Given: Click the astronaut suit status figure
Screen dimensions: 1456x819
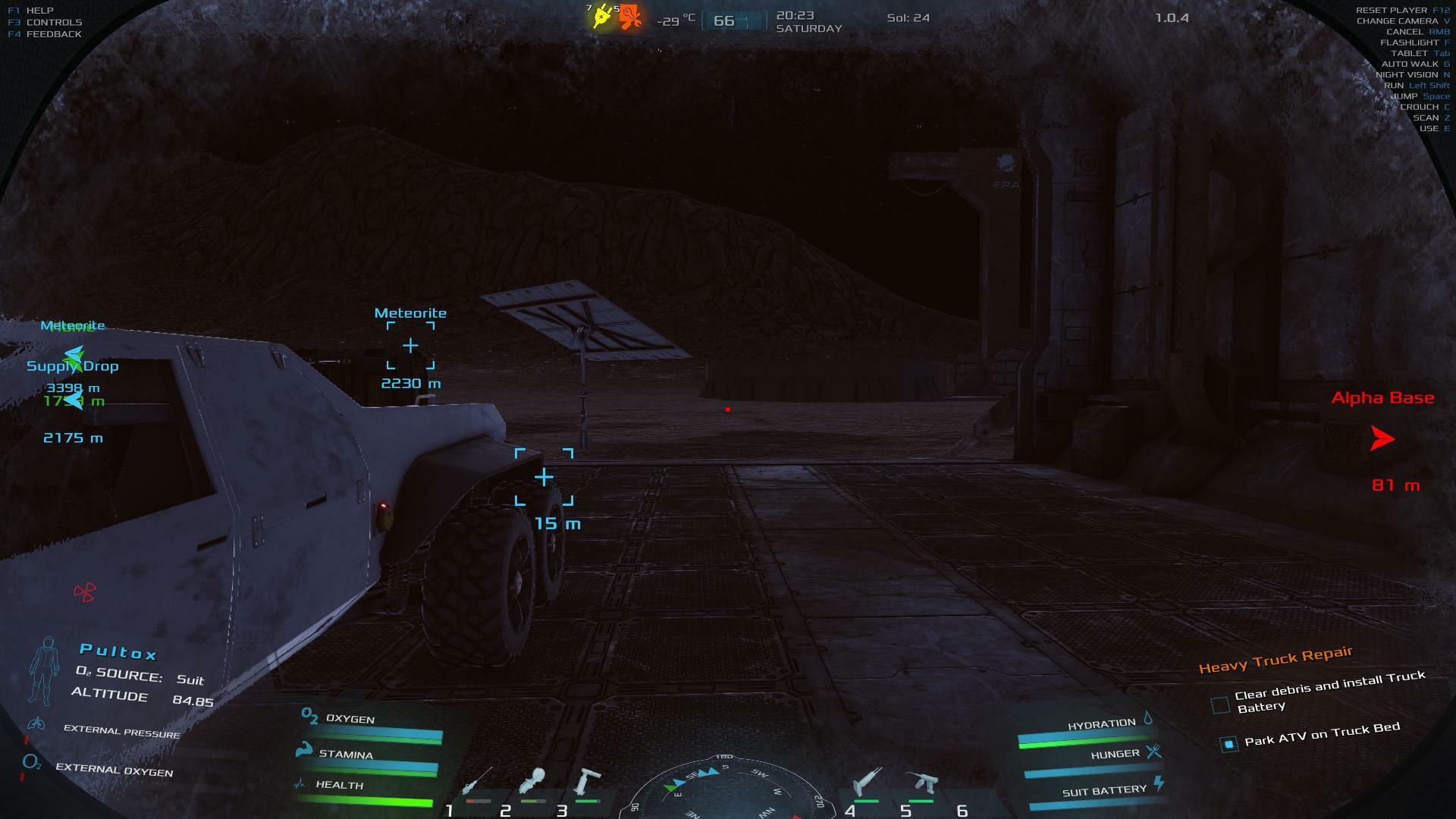Looking at the screenshot, I should 45,670.
